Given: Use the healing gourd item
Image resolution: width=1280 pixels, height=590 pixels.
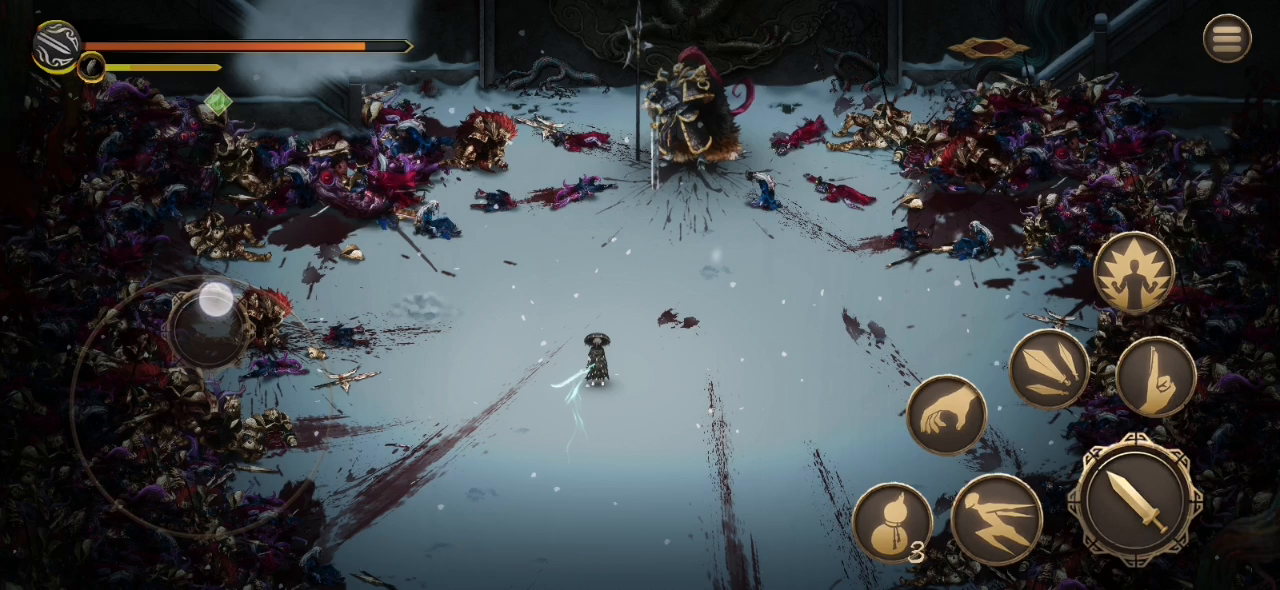Looking at the screenshot, I should [x=892, y=522].
